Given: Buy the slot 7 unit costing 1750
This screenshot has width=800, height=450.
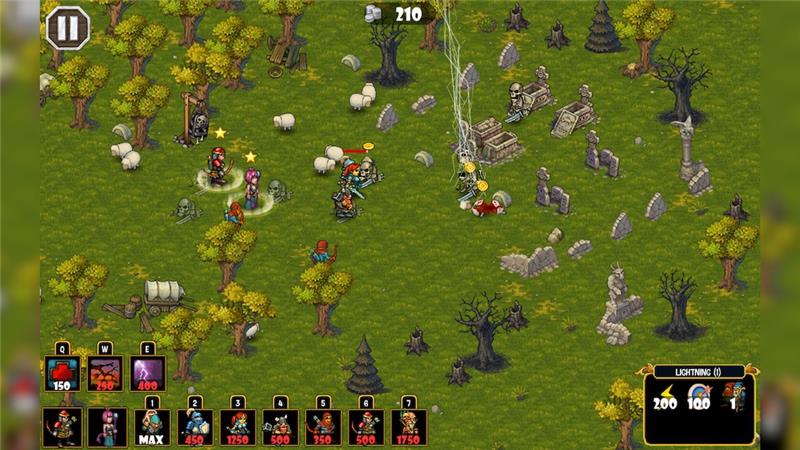Looking at the screenshot, I should pos(409,427).
